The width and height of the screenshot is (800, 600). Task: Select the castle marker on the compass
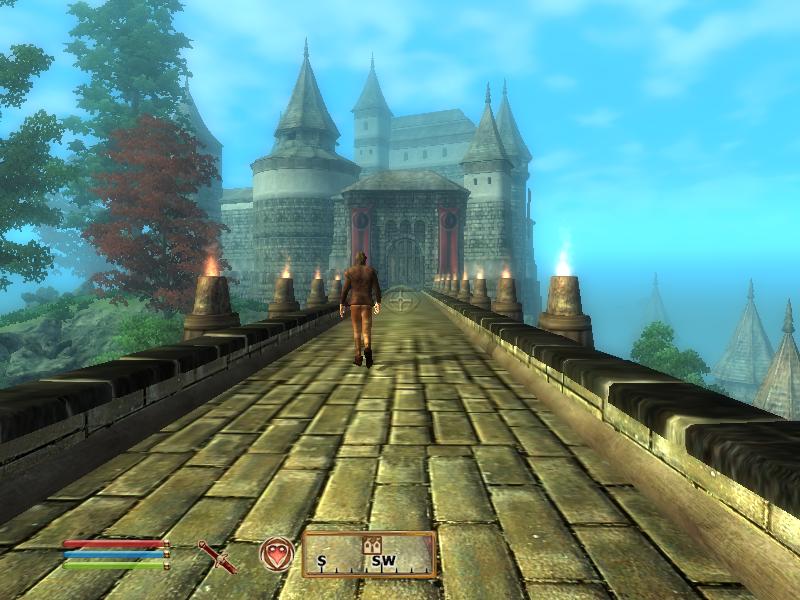tap(374, 544)
